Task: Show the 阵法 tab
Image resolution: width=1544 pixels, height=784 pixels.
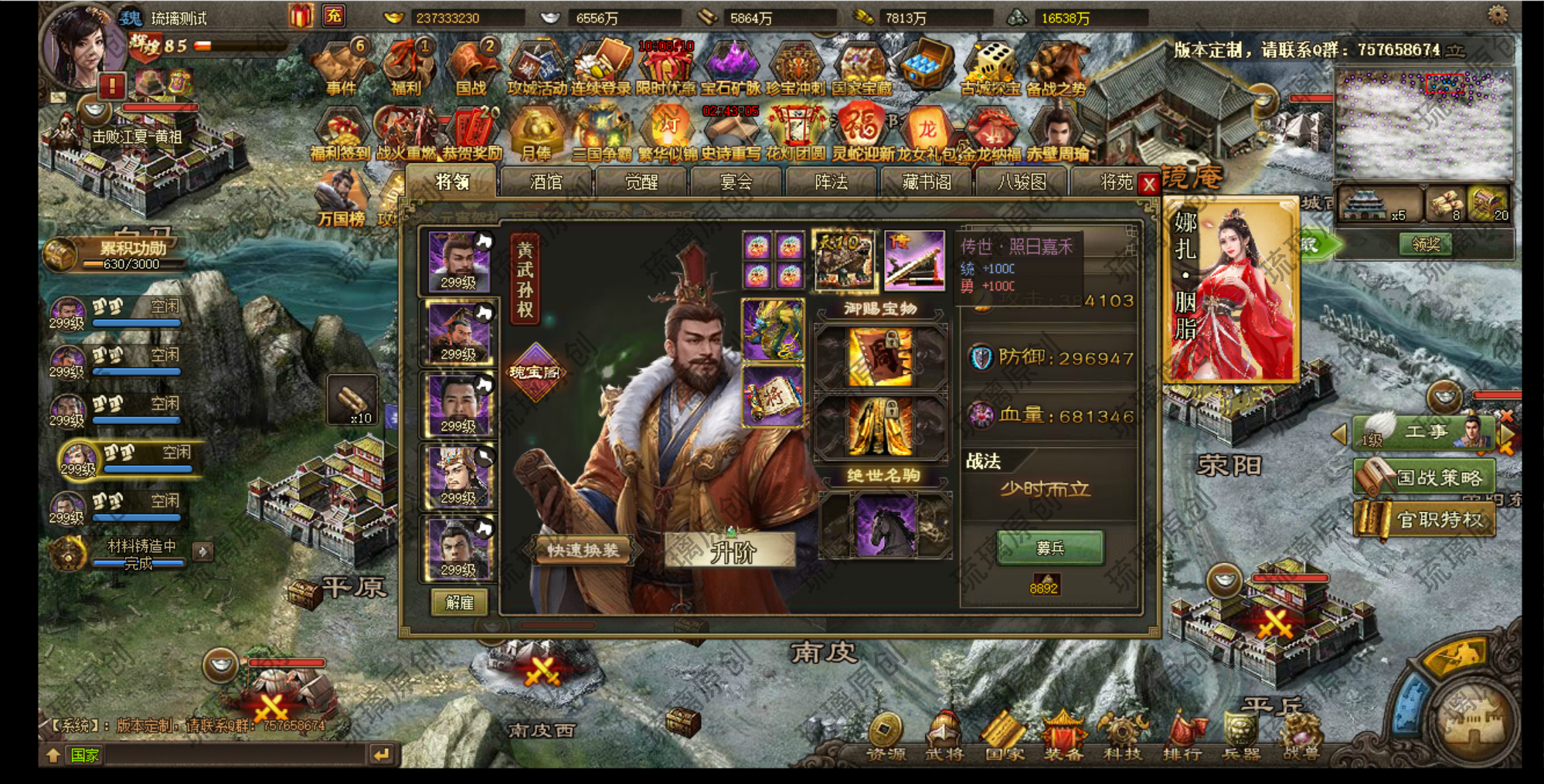Action: pos(832,182)
